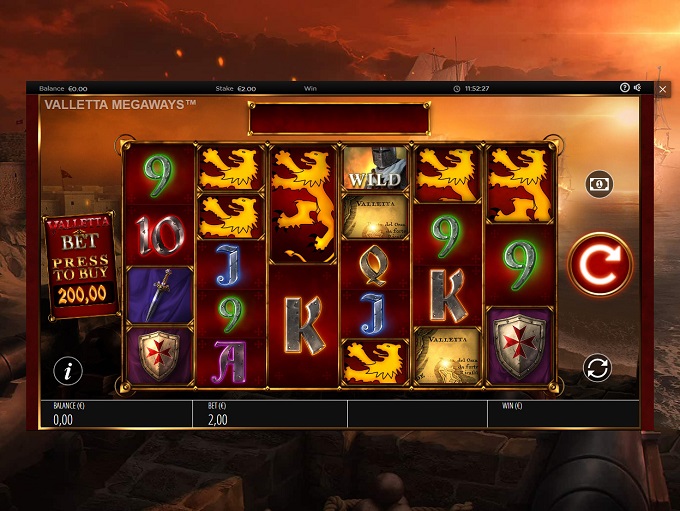Open the bet amount banknote button
The image size is (680, 511).
click(599, 184)
